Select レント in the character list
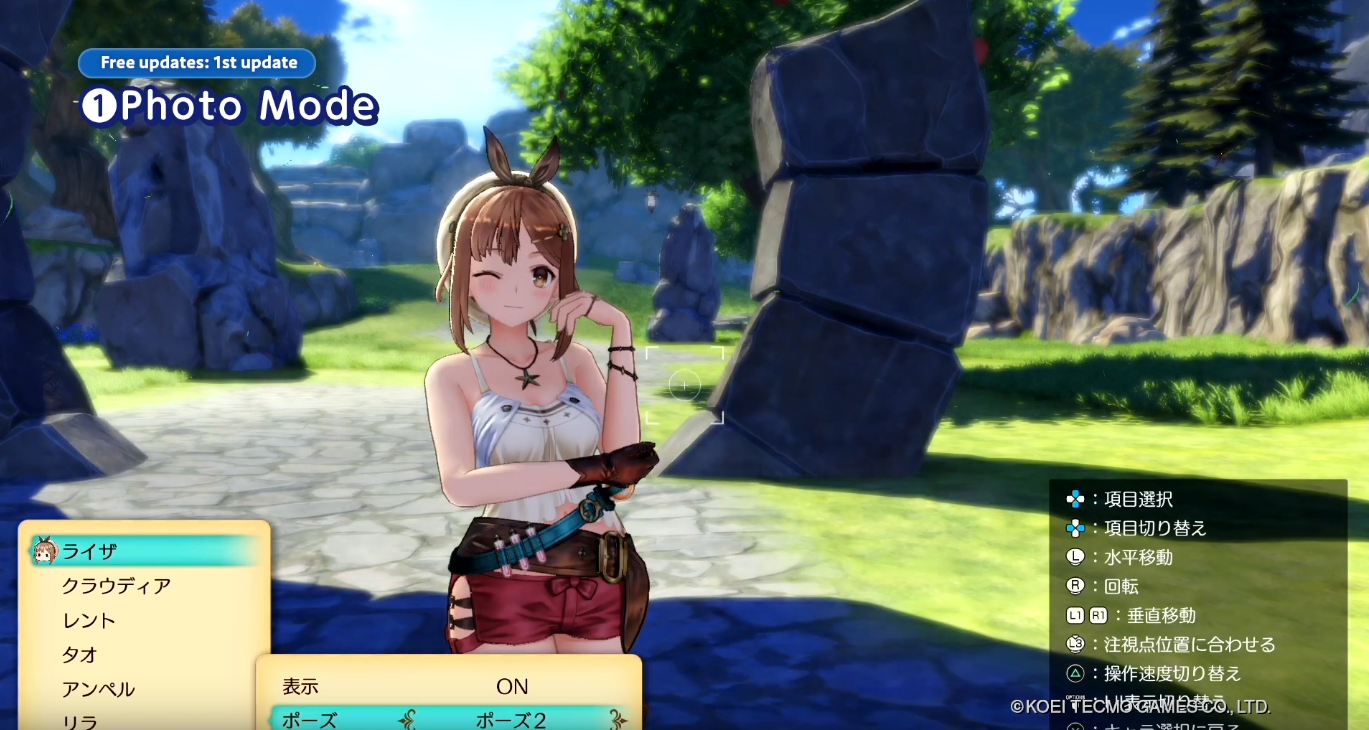 pyautogui.click(x=89, y=621)
